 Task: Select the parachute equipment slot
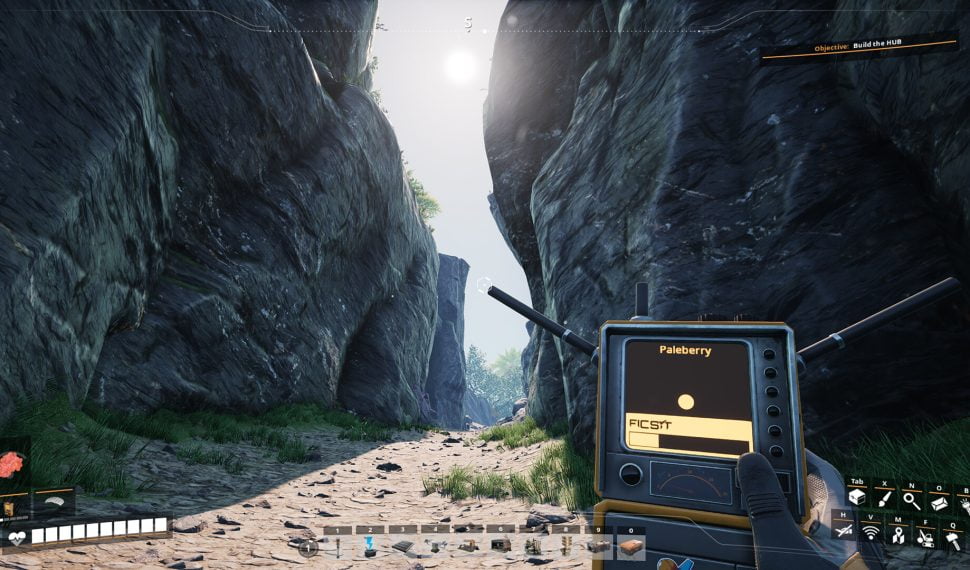54,500
